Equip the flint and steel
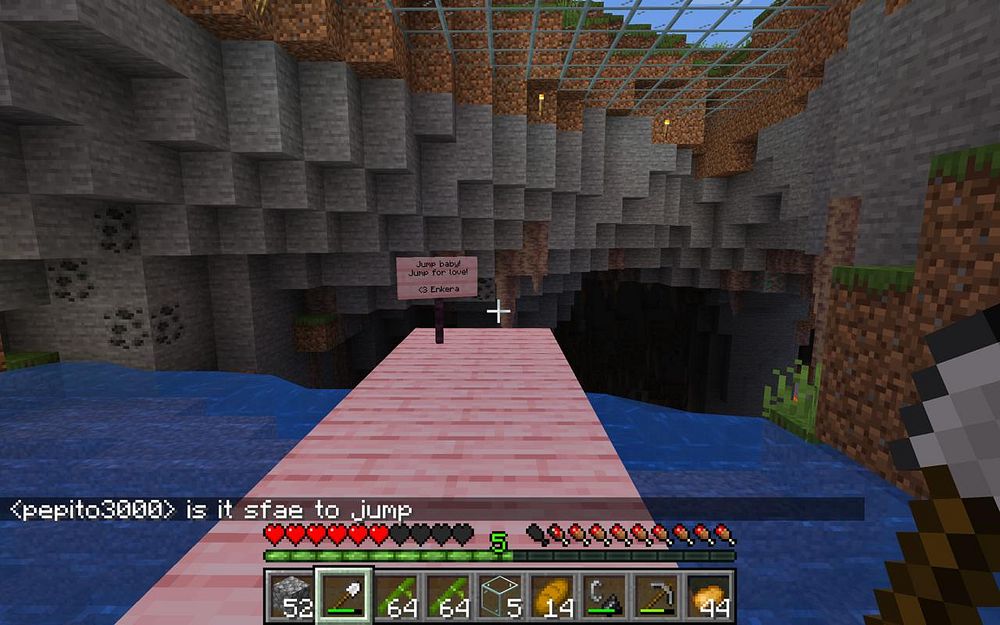 pyautogui.click(x=604, y=595)
